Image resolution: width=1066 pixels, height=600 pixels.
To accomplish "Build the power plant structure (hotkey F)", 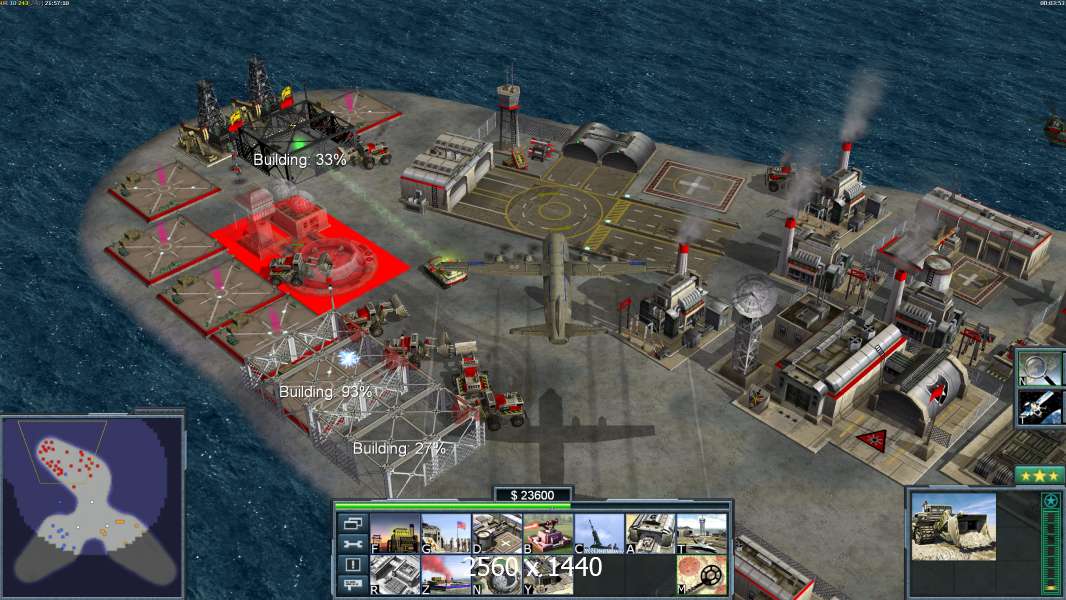I will 394,533.
